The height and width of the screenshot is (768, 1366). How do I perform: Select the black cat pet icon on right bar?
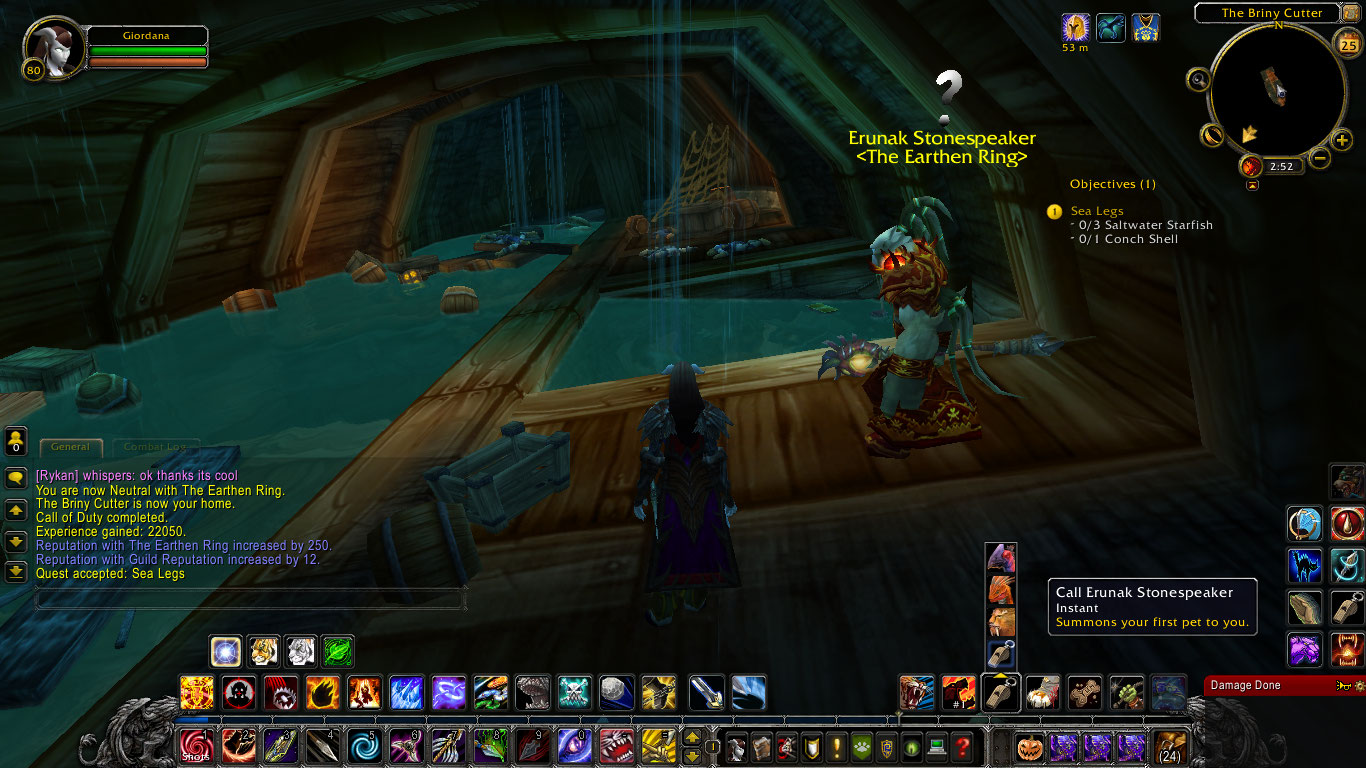point(1303,566)
